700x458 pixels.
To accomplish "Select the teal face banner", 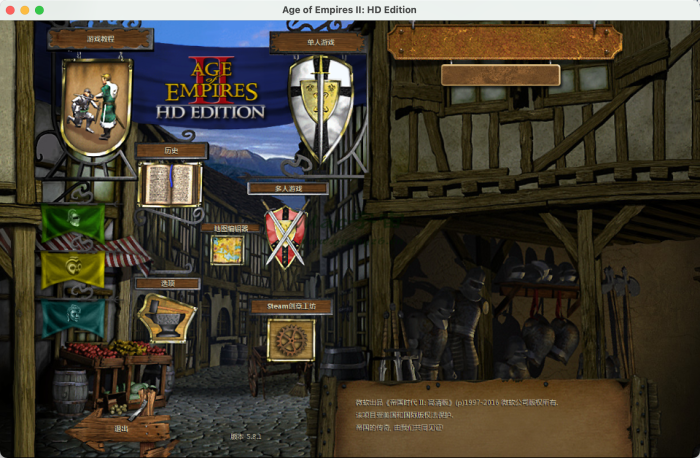I will point(73,316).
